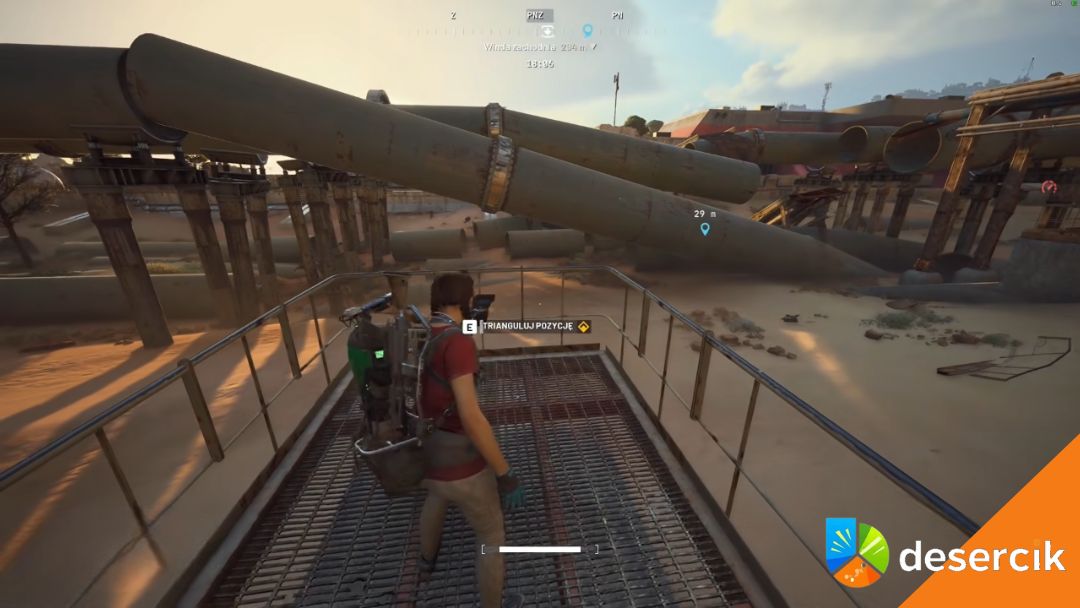Select the blue waypoint marker showing 29 m
This screenshot has height=608, width=1080.
705,229
